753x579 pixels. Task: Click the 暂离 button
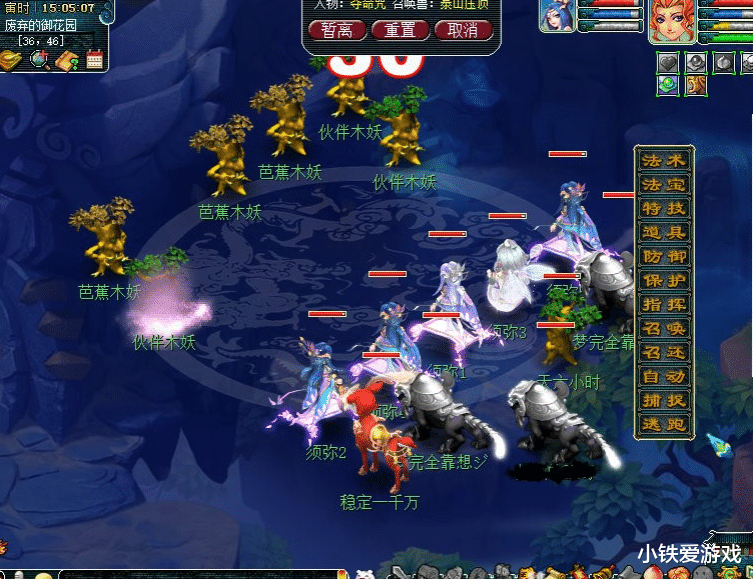[x=336, y=30]
